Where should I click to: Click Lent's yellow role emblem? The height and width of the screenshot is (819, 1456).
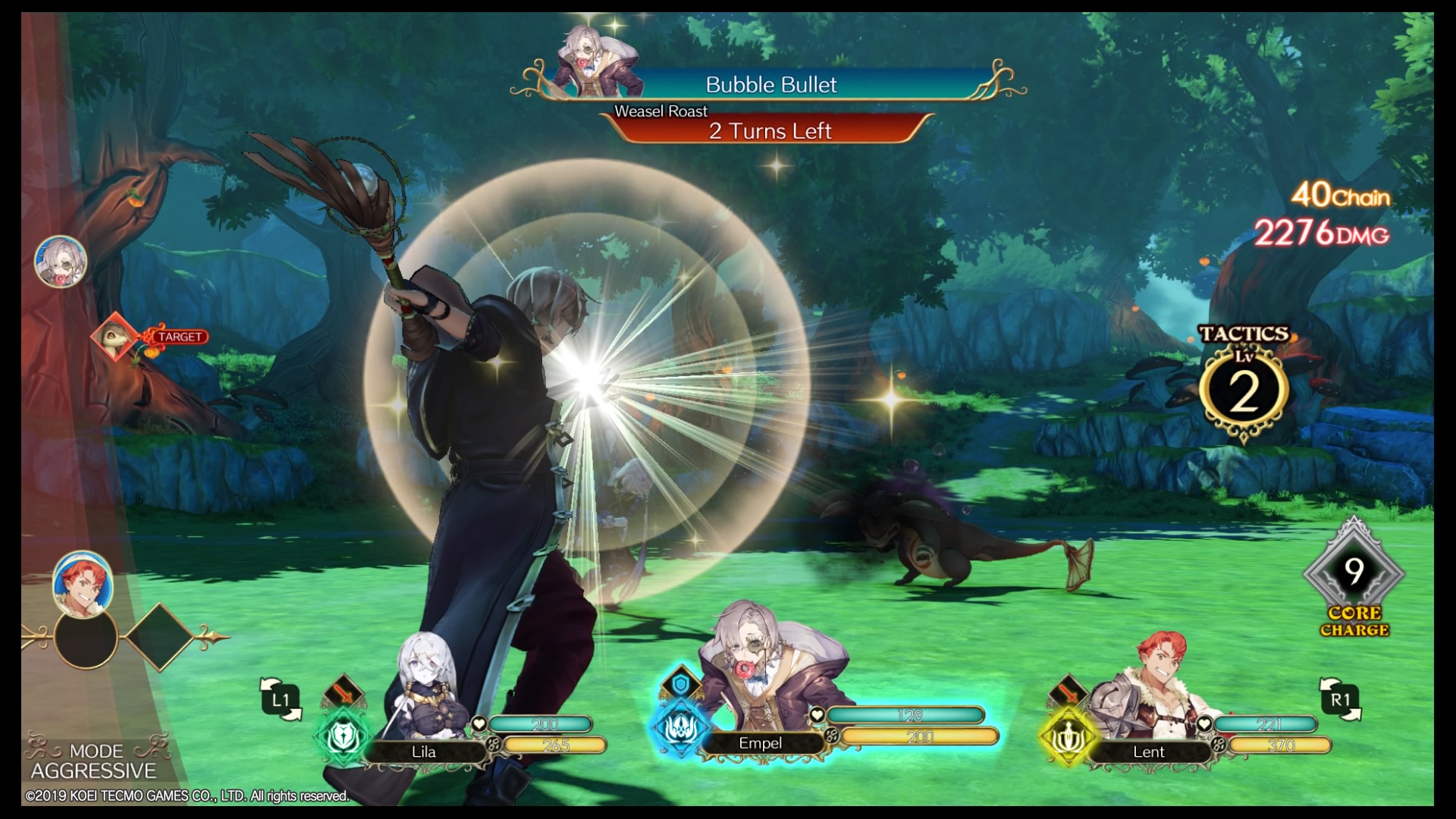pyautogui.click(x=1067, y=736)
